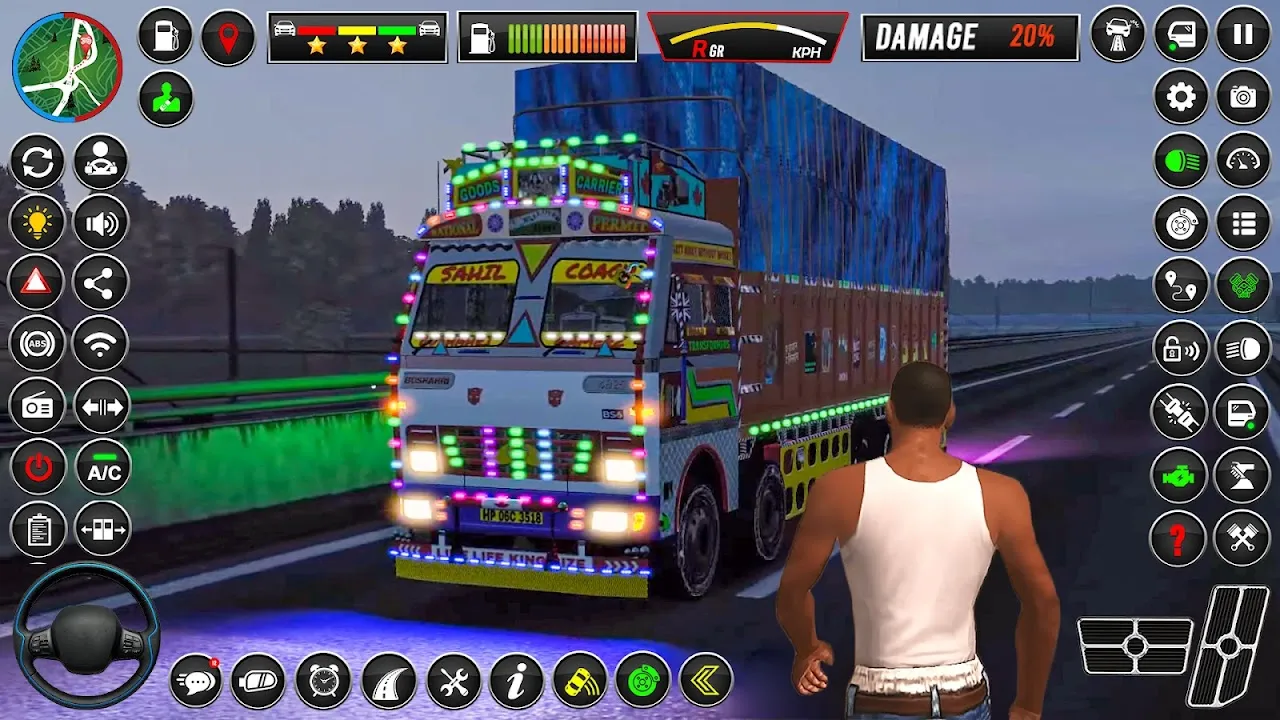The image size is (1280, 720).
Task: Toggle the ABS brake button
Action: (37, 344)
